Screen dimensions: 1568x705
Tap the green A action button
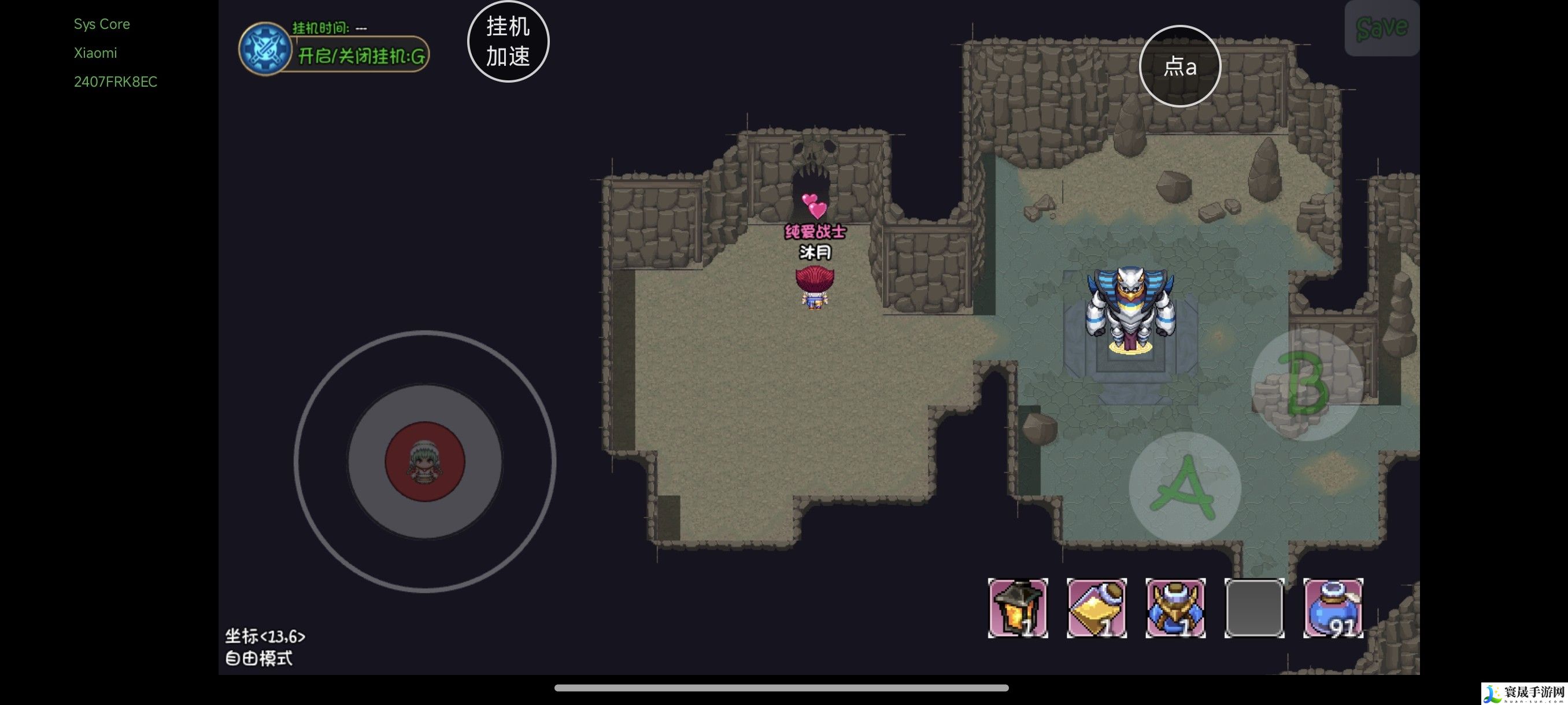pos(1185,487)
